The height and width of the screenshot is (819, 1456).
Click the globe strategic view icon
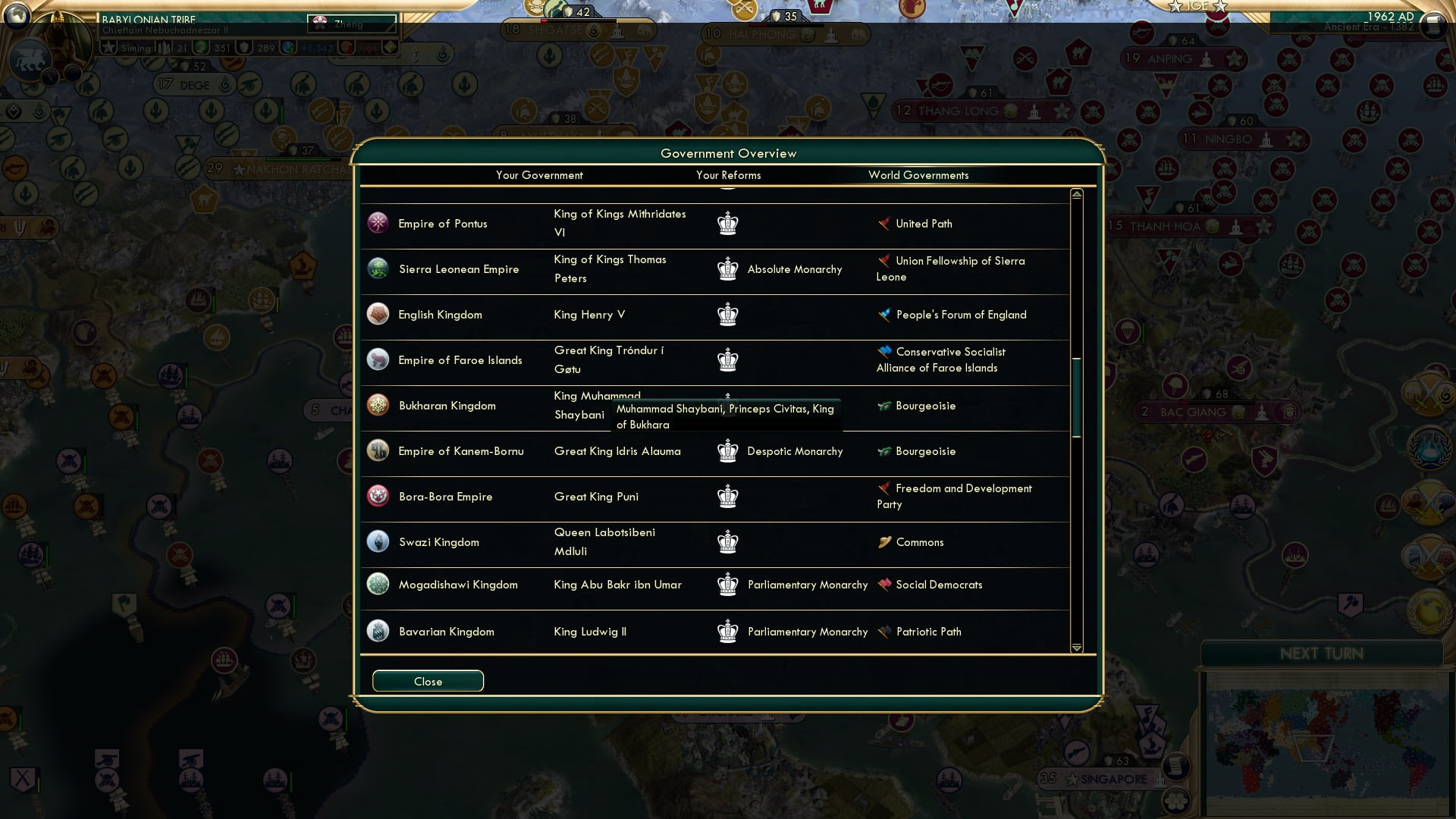click(15, 15)
